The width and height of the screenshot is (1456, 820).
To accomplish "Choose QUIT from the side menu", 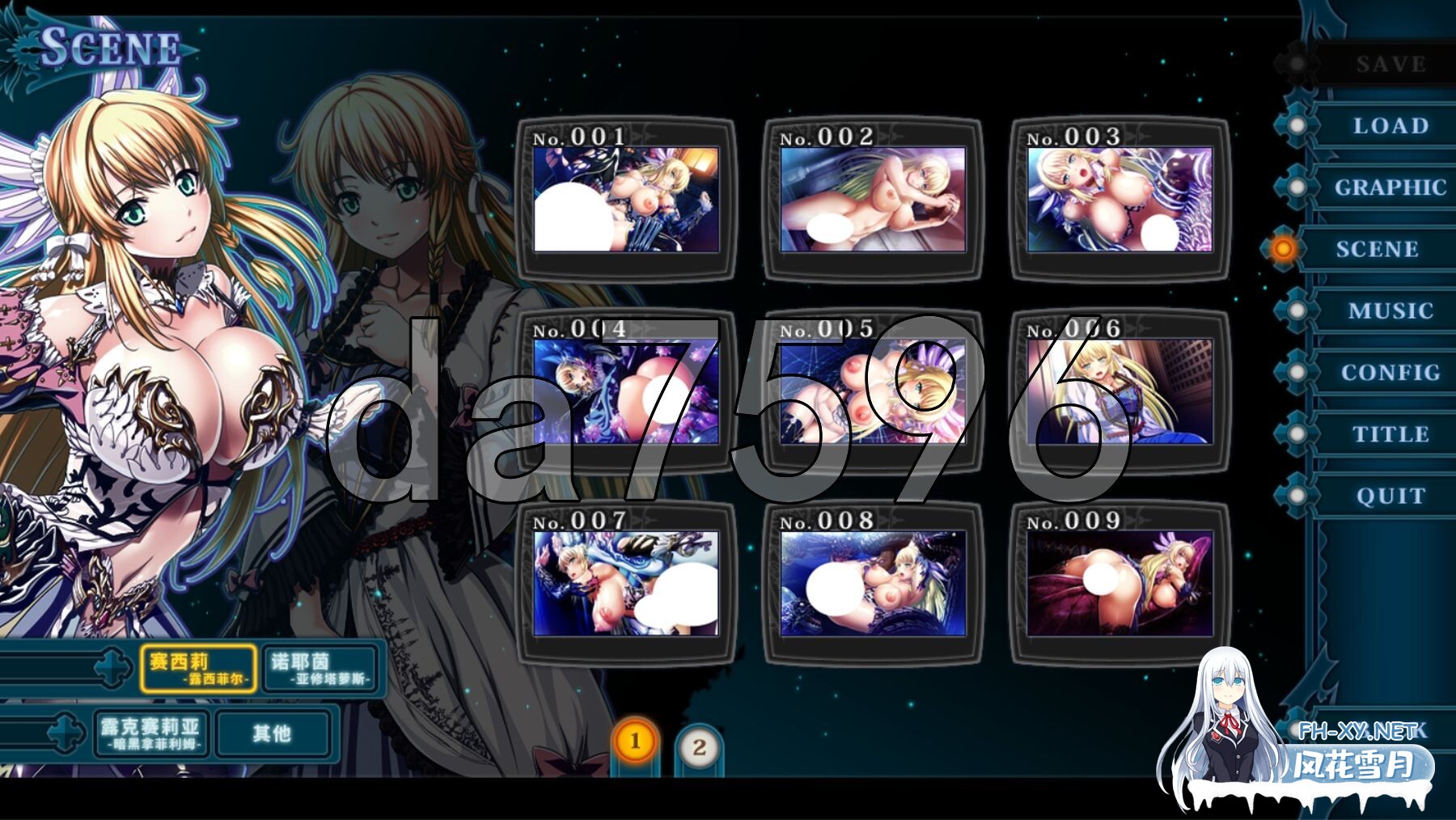I will click(1390, 496).
